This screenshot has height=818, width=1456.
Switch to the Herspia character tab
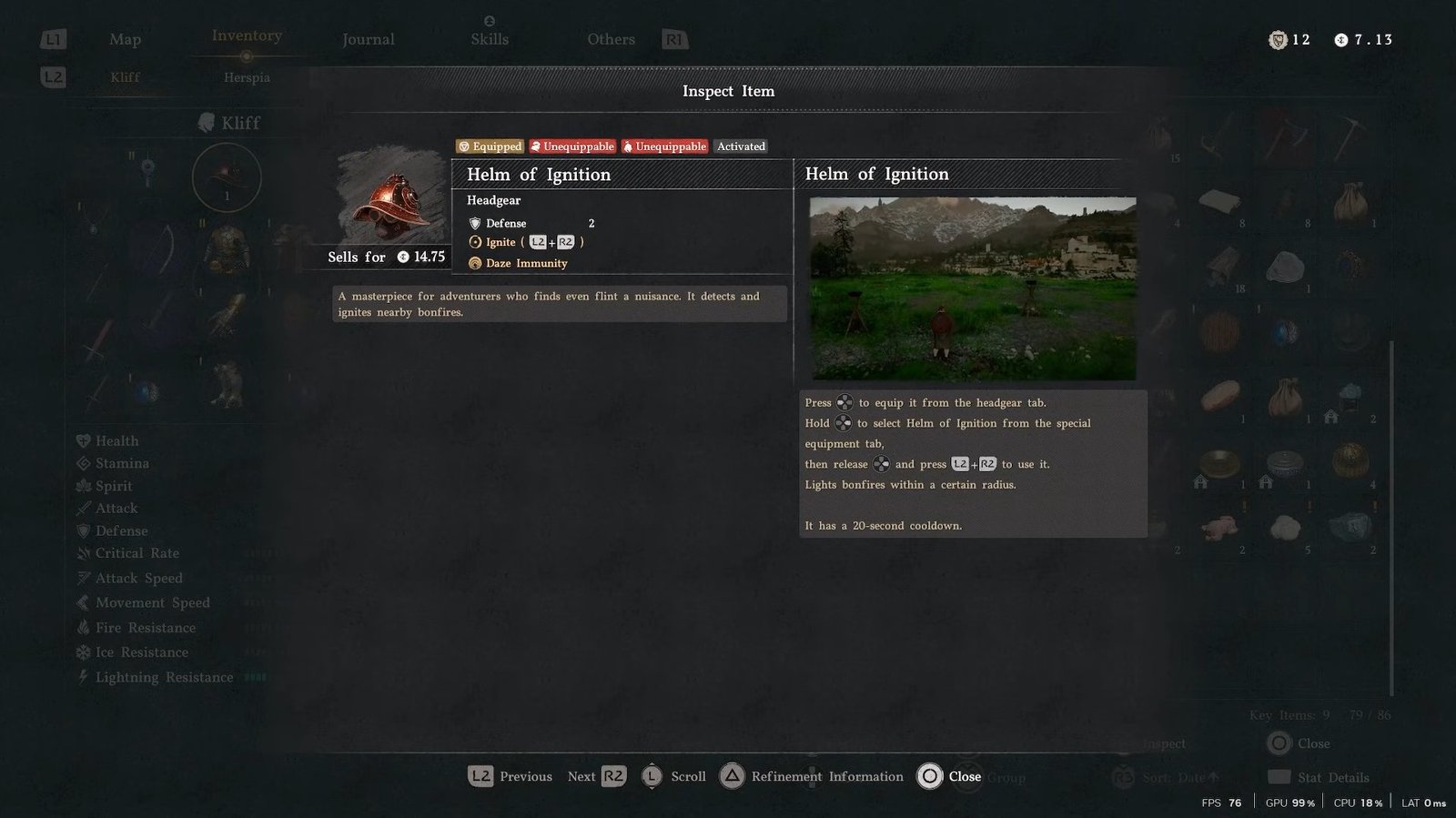[x=247, y=77]
